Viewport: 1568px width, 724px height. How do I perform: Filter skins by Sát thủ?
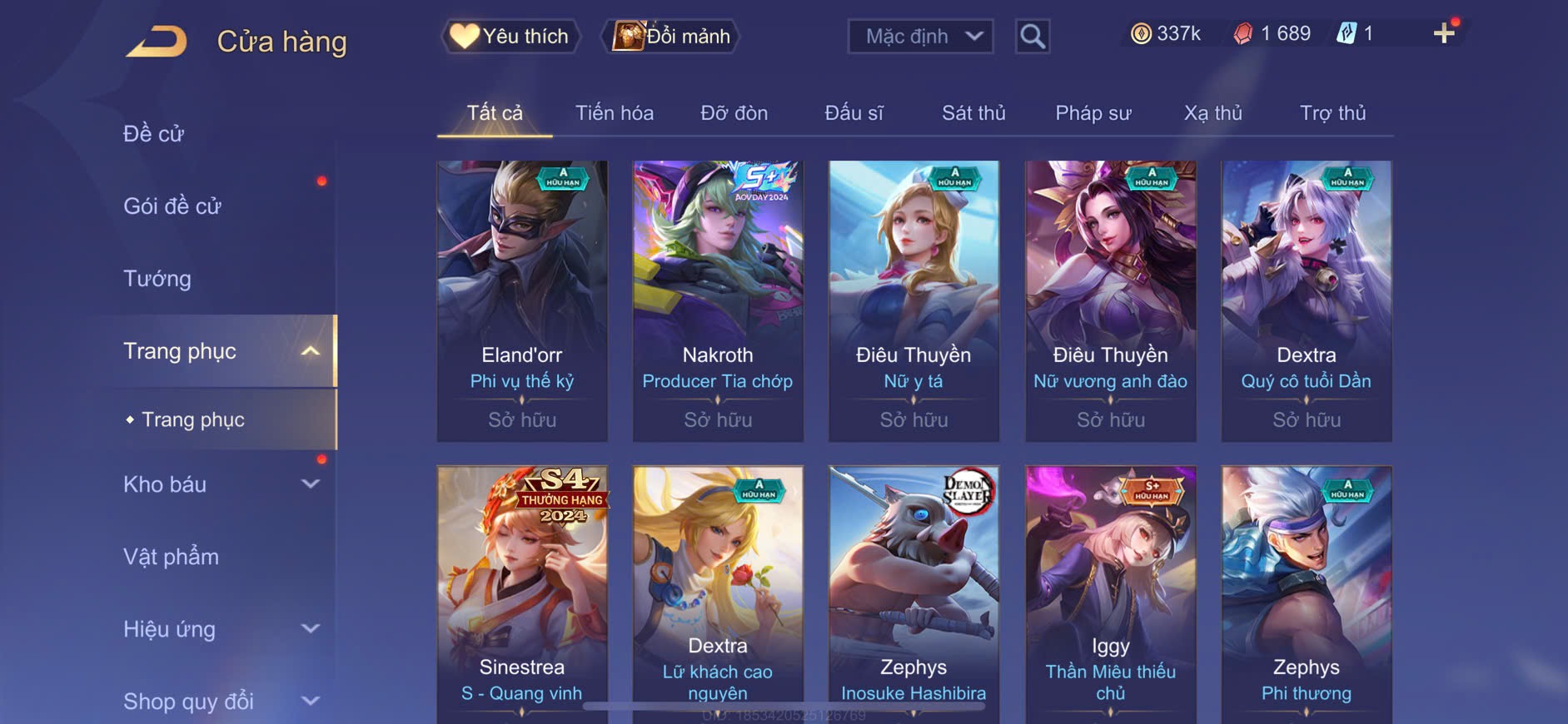tap(973, 113)
